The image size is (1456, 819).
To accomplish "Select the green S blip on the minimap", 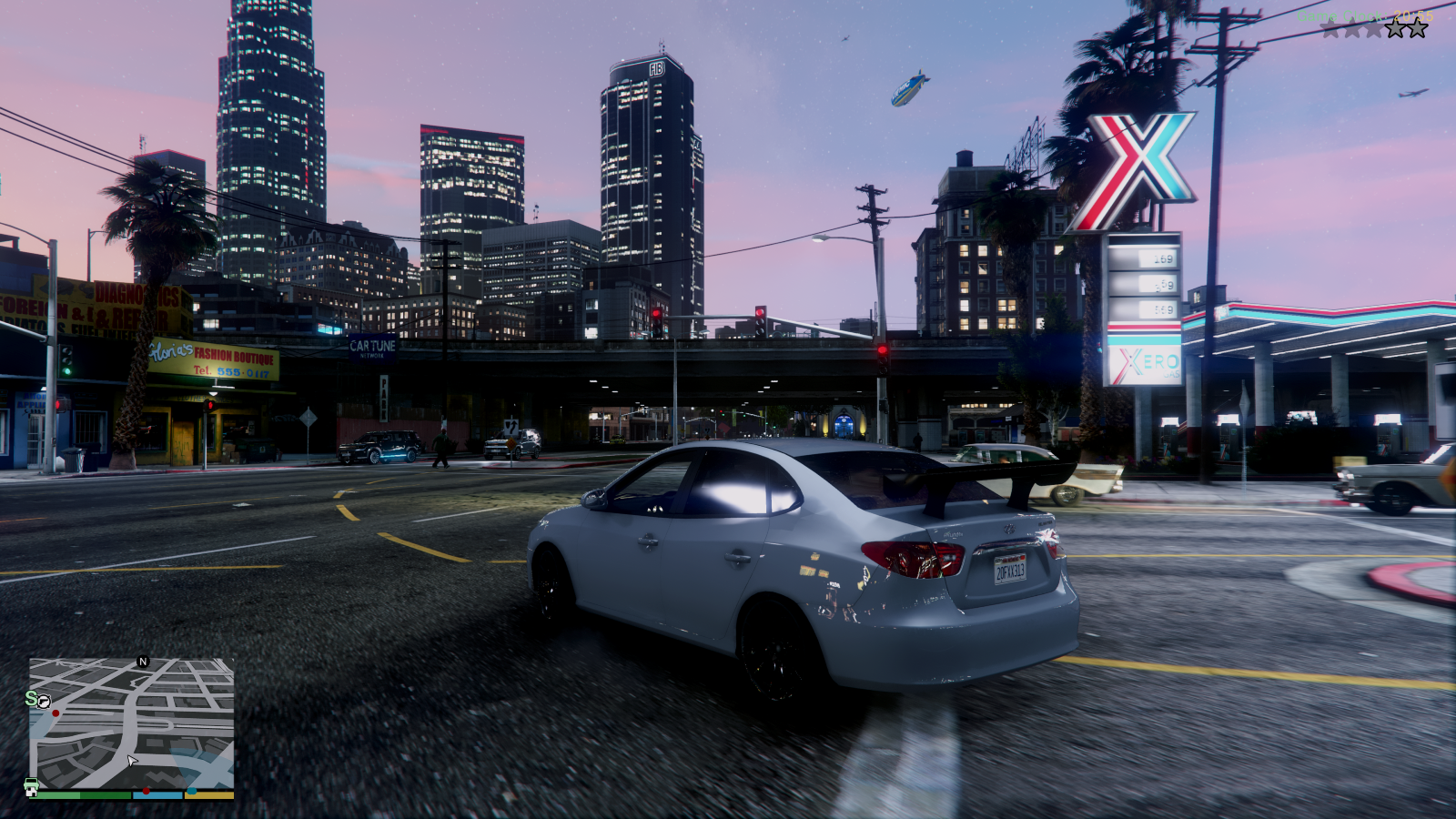I will coord(30,698).
